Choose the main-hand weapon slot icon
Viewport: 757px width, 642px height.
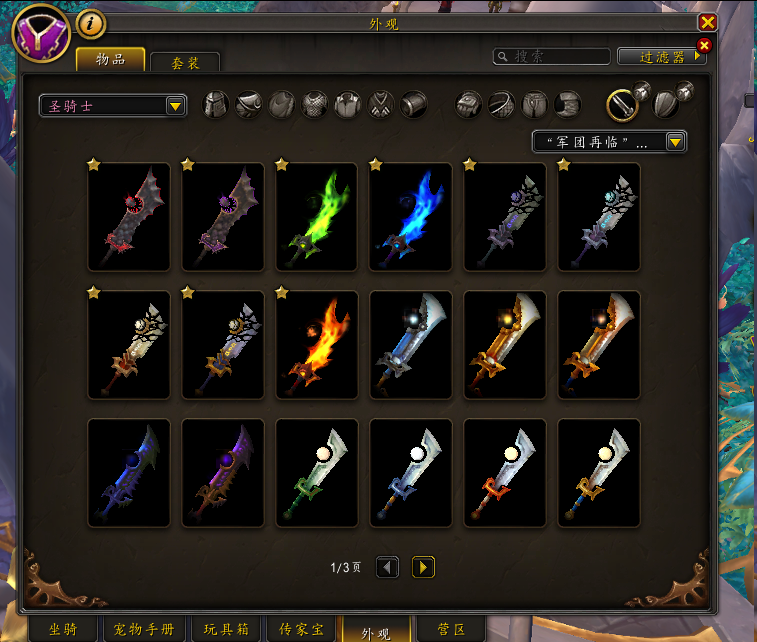click(623, 104)
